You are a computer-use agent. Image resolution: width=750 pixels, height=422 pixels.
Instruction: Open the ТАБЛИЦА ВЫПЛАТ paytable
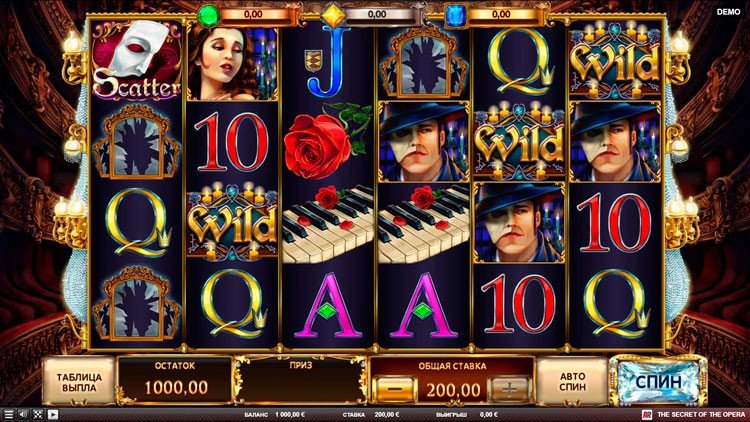pos(76,381)
